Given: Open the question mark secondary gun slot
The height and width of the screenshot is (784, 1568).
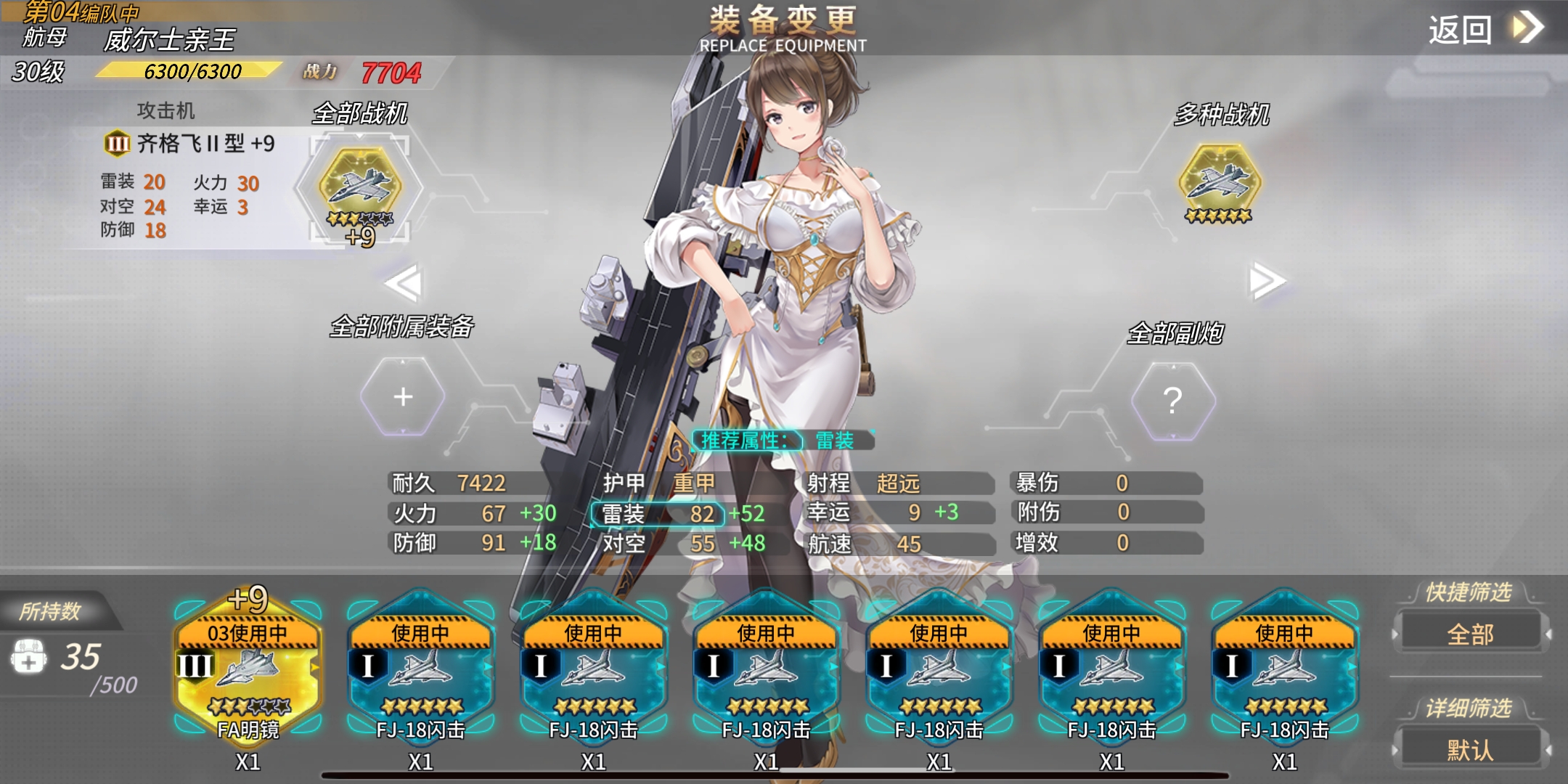Looking at the screenshot, I should point(1172,400).
